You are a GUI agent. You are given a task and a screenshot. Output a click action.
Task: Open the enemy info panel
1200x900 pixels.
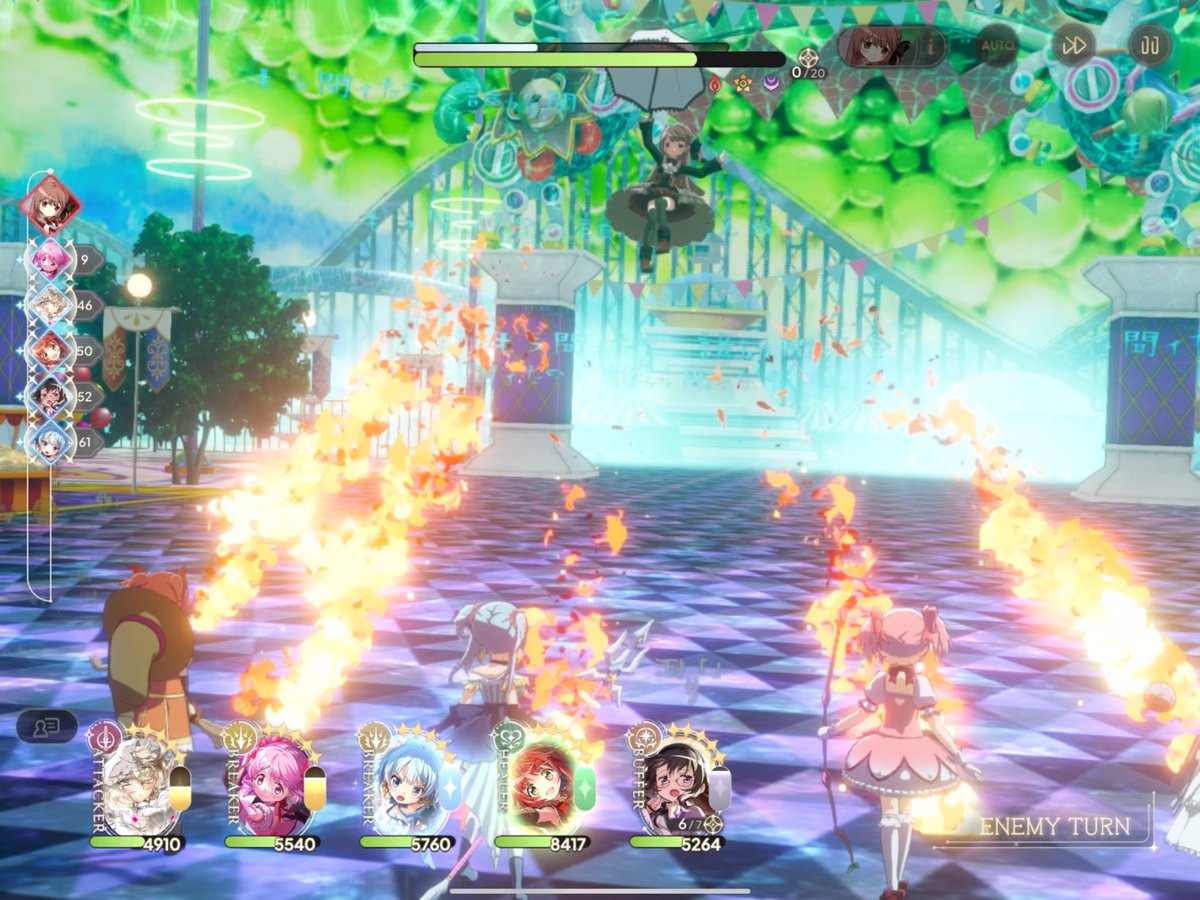892,46
